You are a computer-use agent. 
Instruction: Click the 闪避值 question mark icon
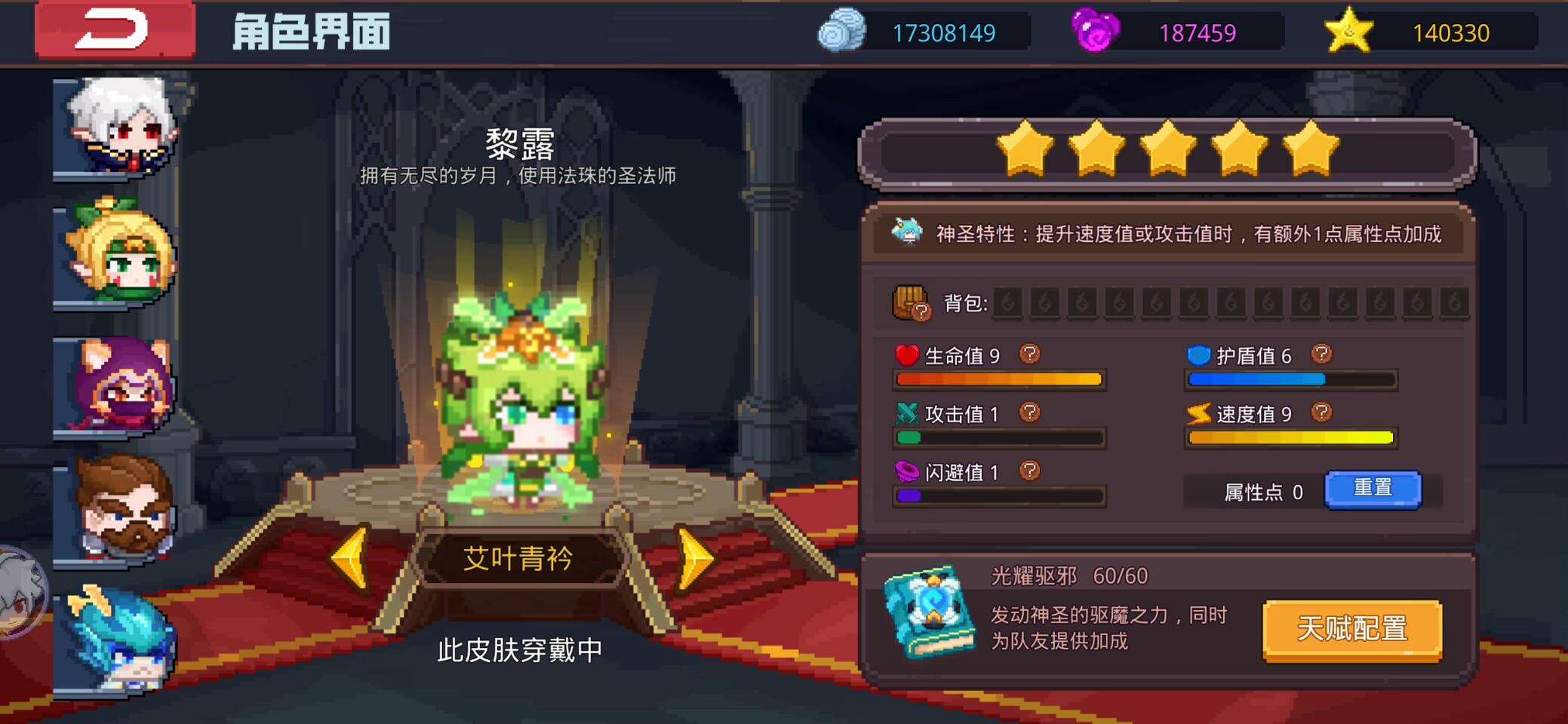(1028, 470)
